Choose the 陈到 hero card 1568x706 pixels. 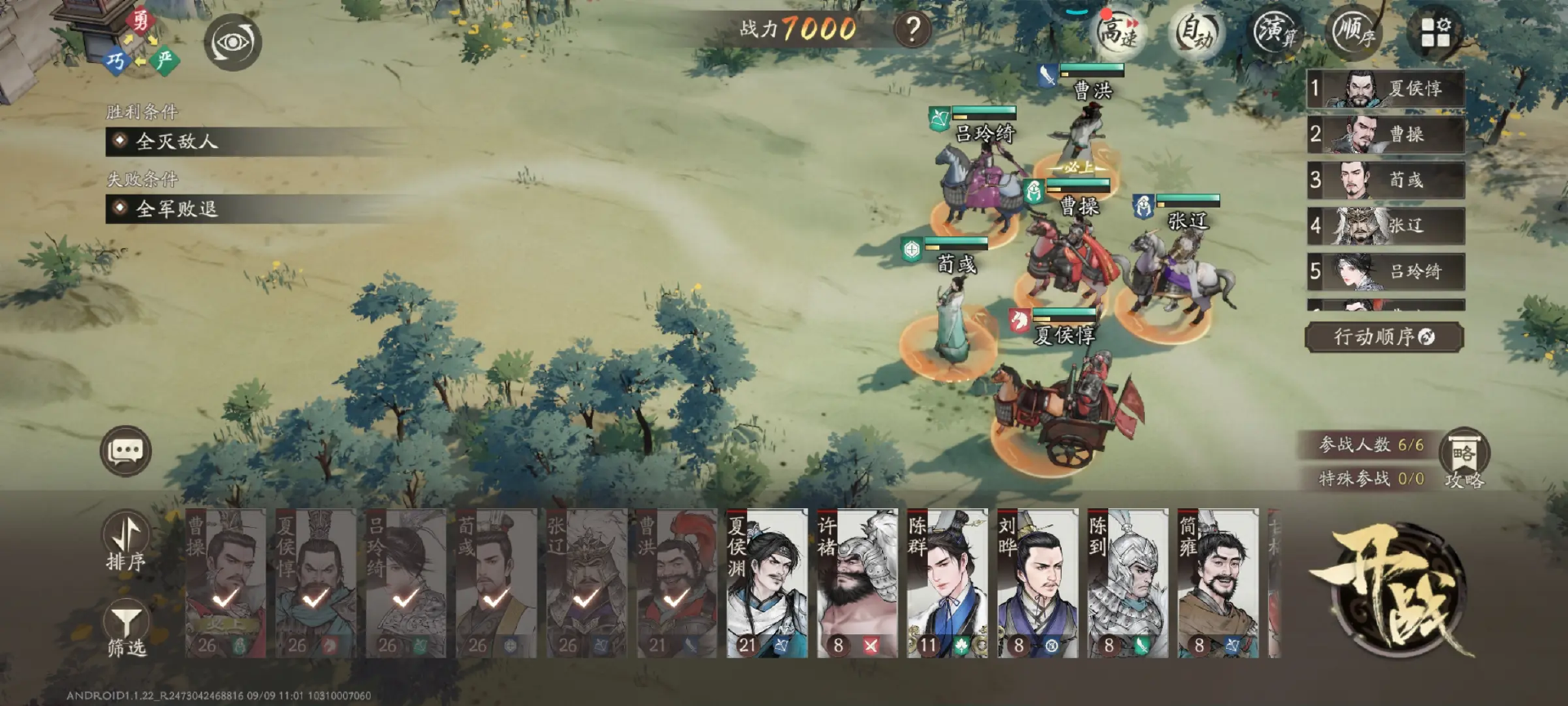1128,583
